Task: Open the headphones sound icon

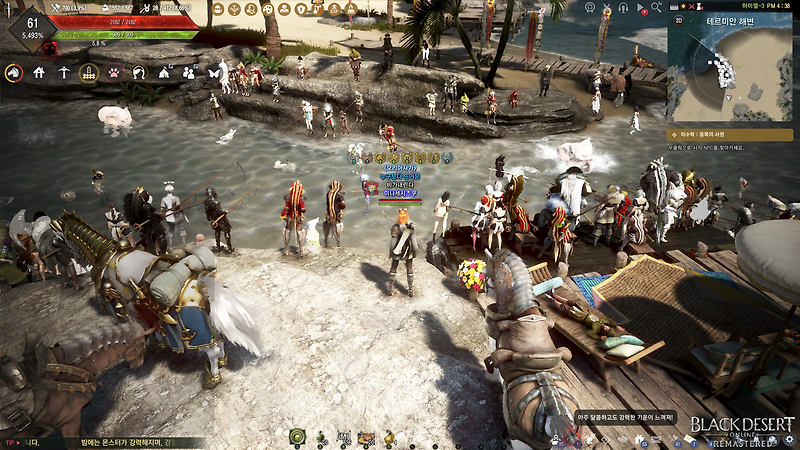Action: (x=626, y=10)
